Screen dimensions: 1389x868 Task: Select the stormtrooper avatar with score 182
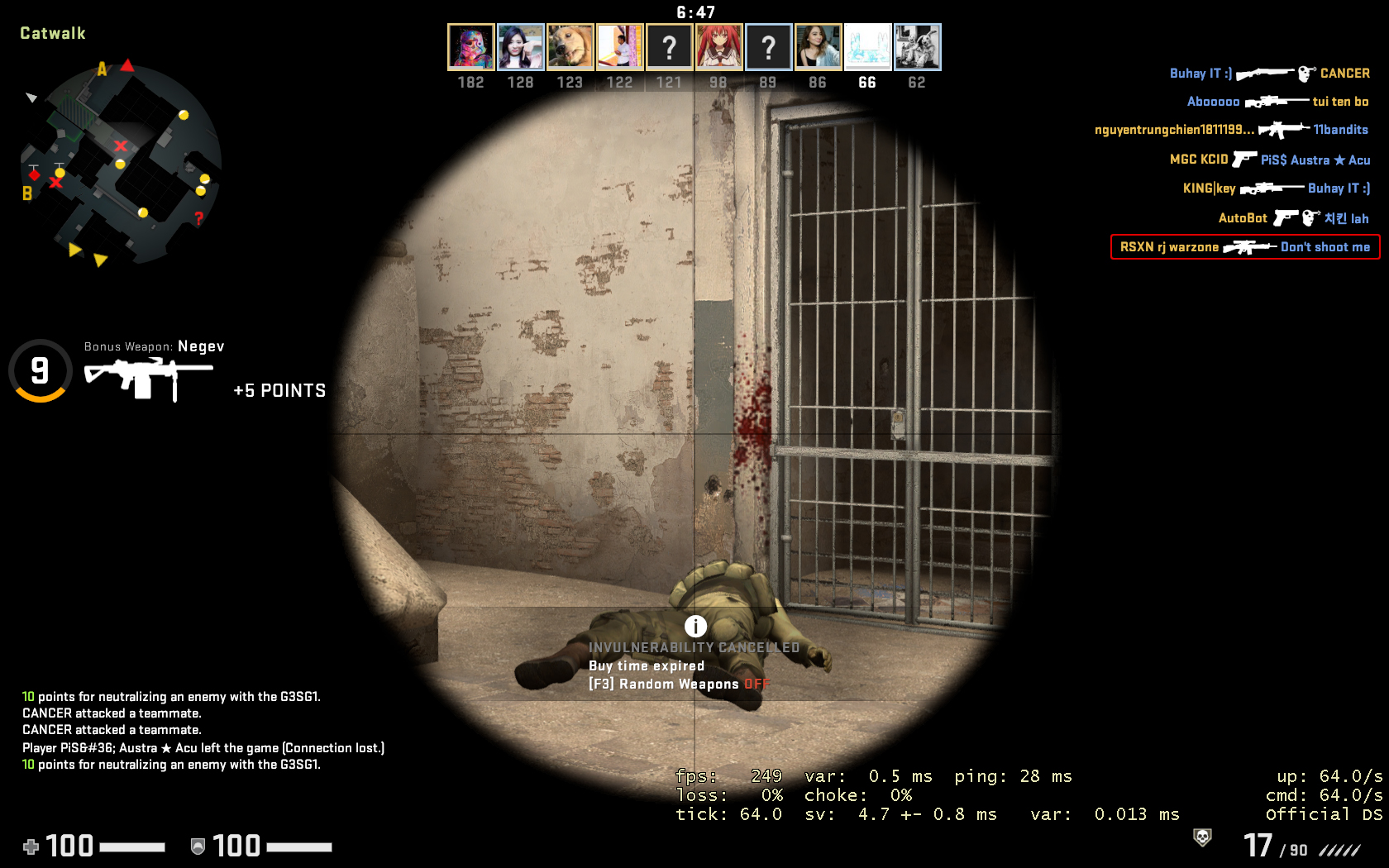pos(470,46)
